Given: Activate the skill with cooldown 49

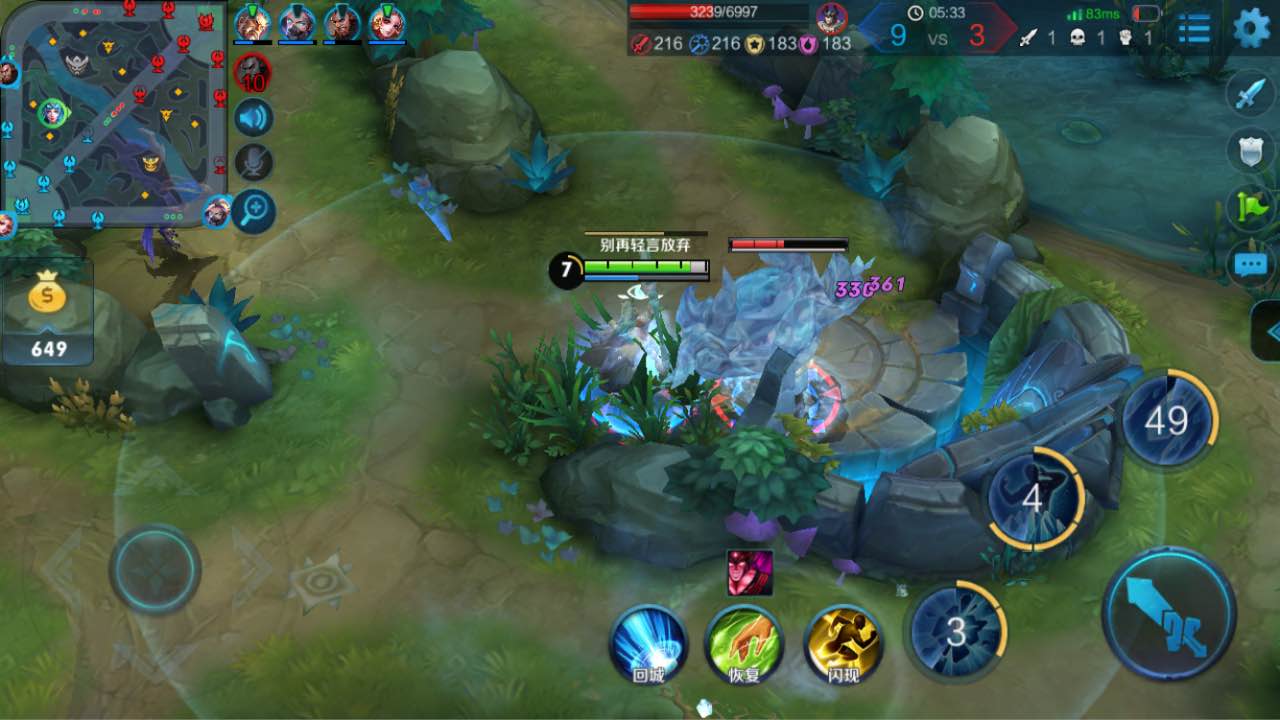Looking at the screenshot, I should click(1168, 420).
